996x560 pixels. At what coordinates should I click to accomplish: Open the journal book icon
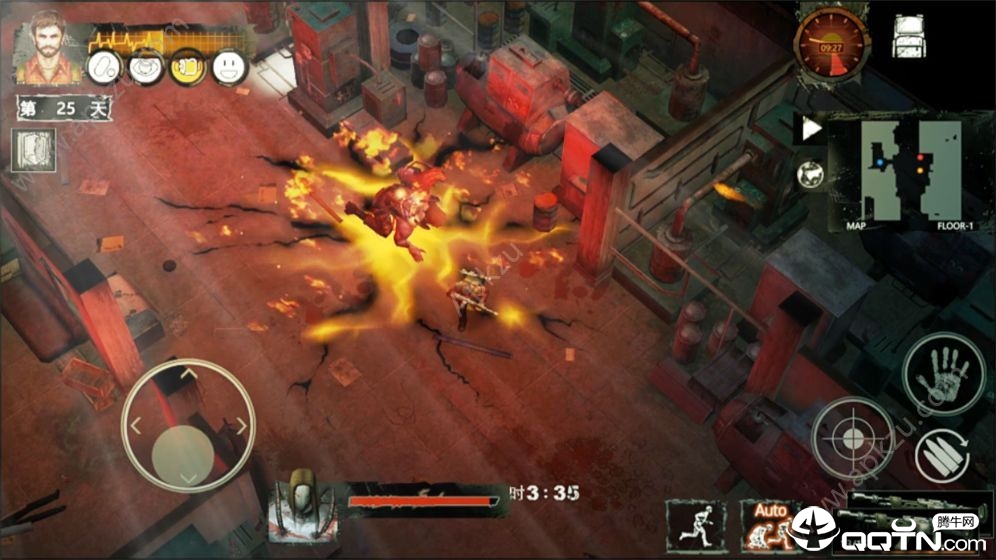click(32, 150)
